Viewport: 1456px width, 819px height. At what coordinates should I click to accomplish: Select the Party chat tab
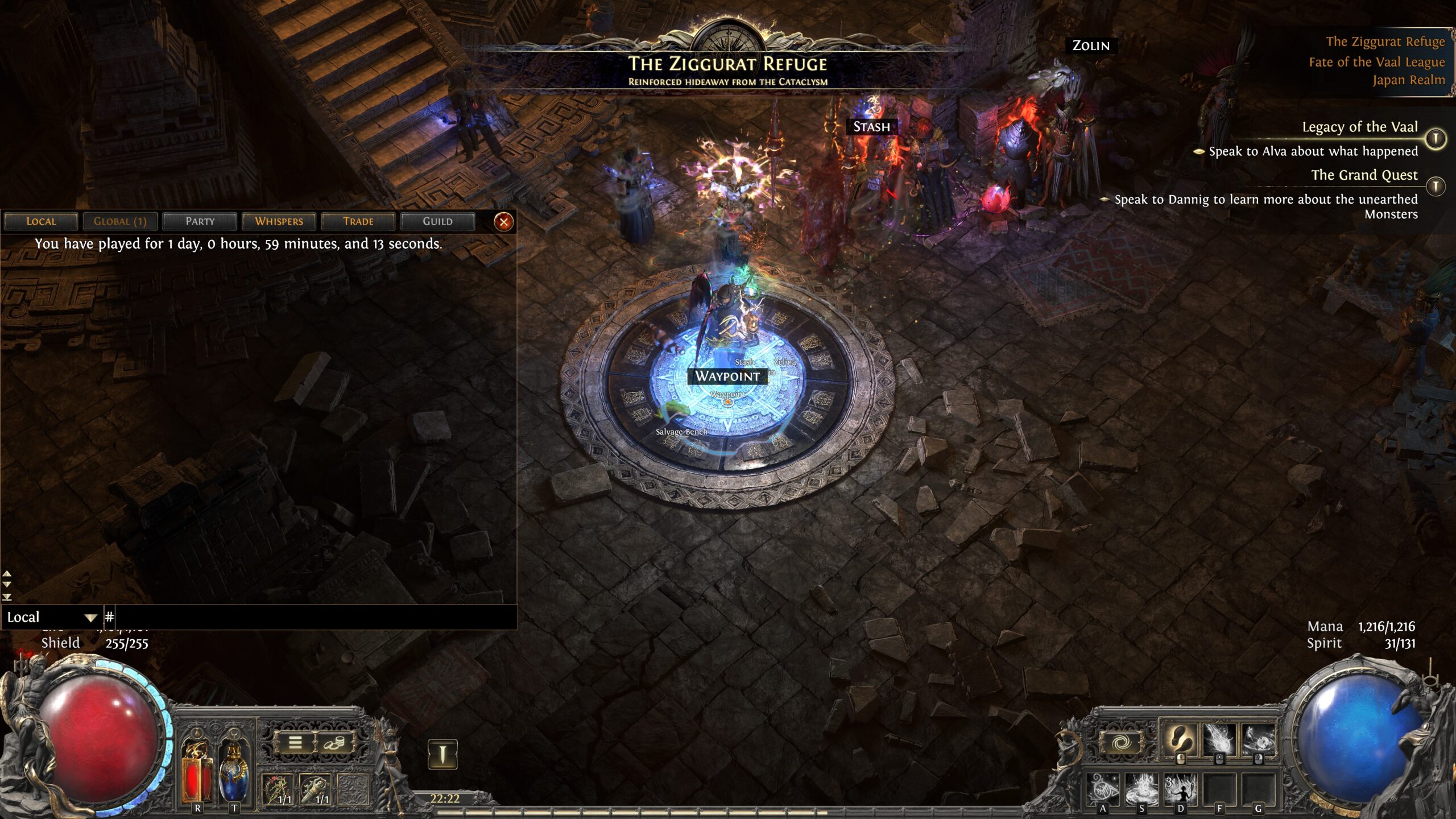200,221
